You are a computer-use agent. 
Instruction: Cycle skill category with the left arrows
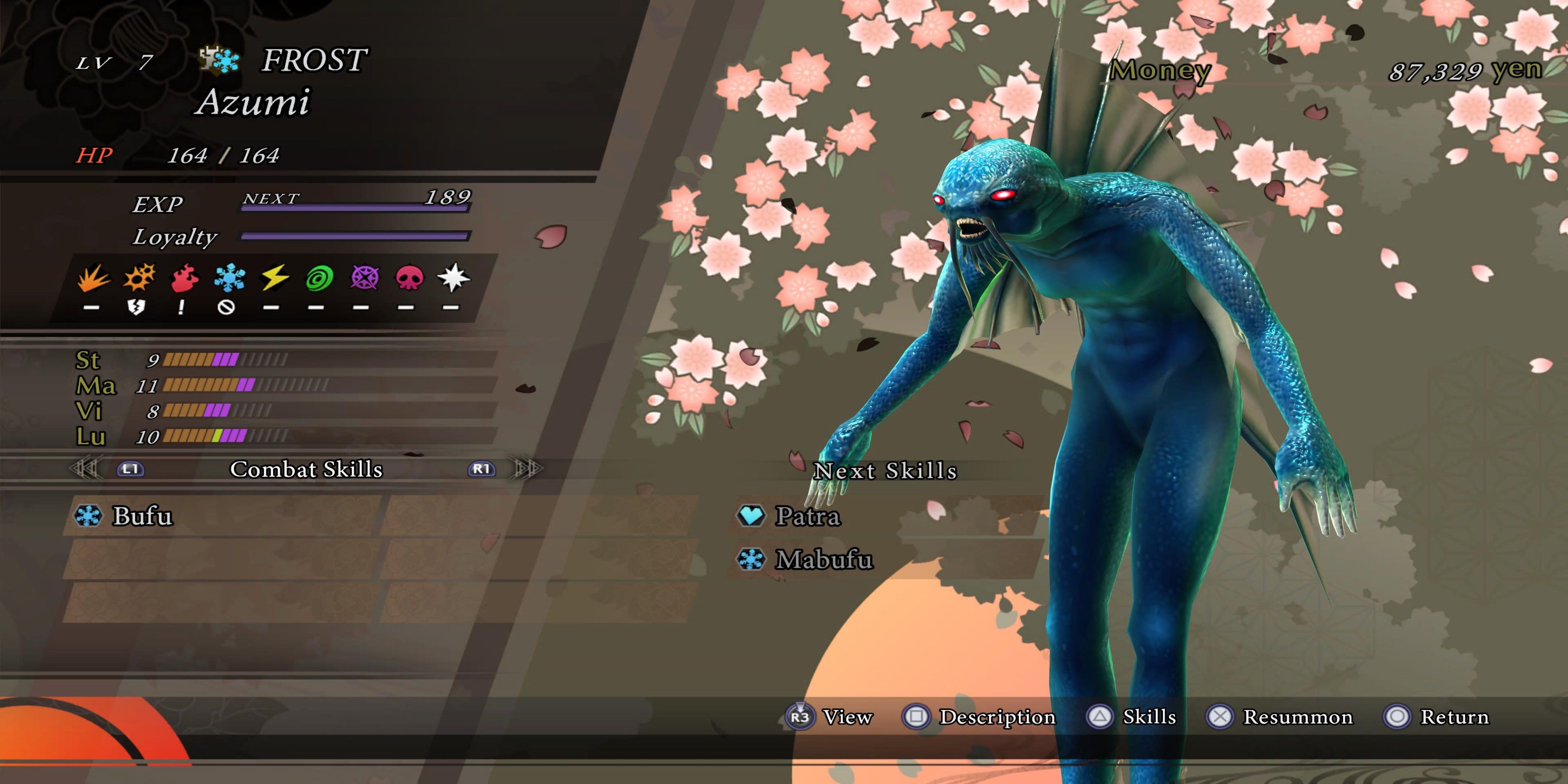click(x=85, y=469)
